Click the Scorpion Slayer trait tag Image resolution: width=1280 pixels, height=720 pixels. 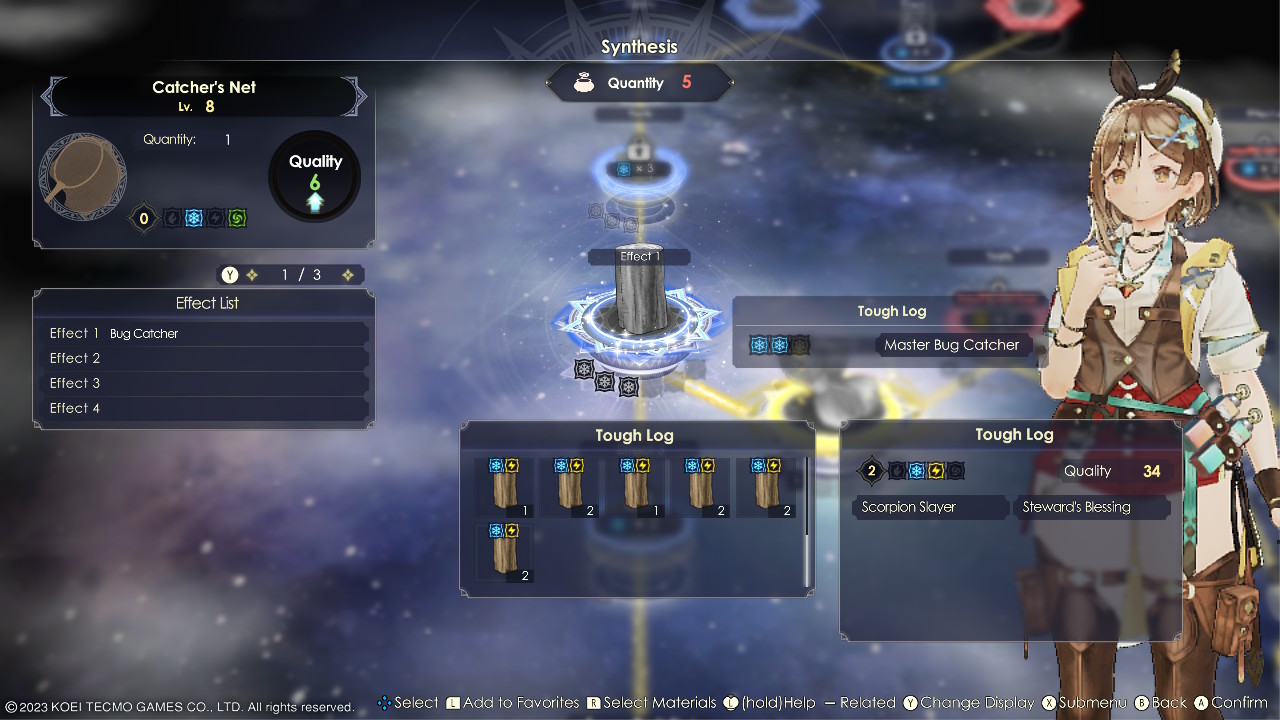coord(930,507)
